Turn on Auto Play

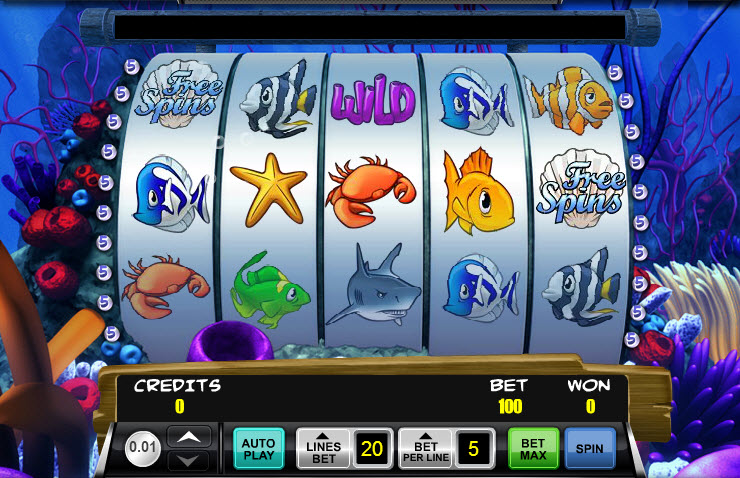258,448
